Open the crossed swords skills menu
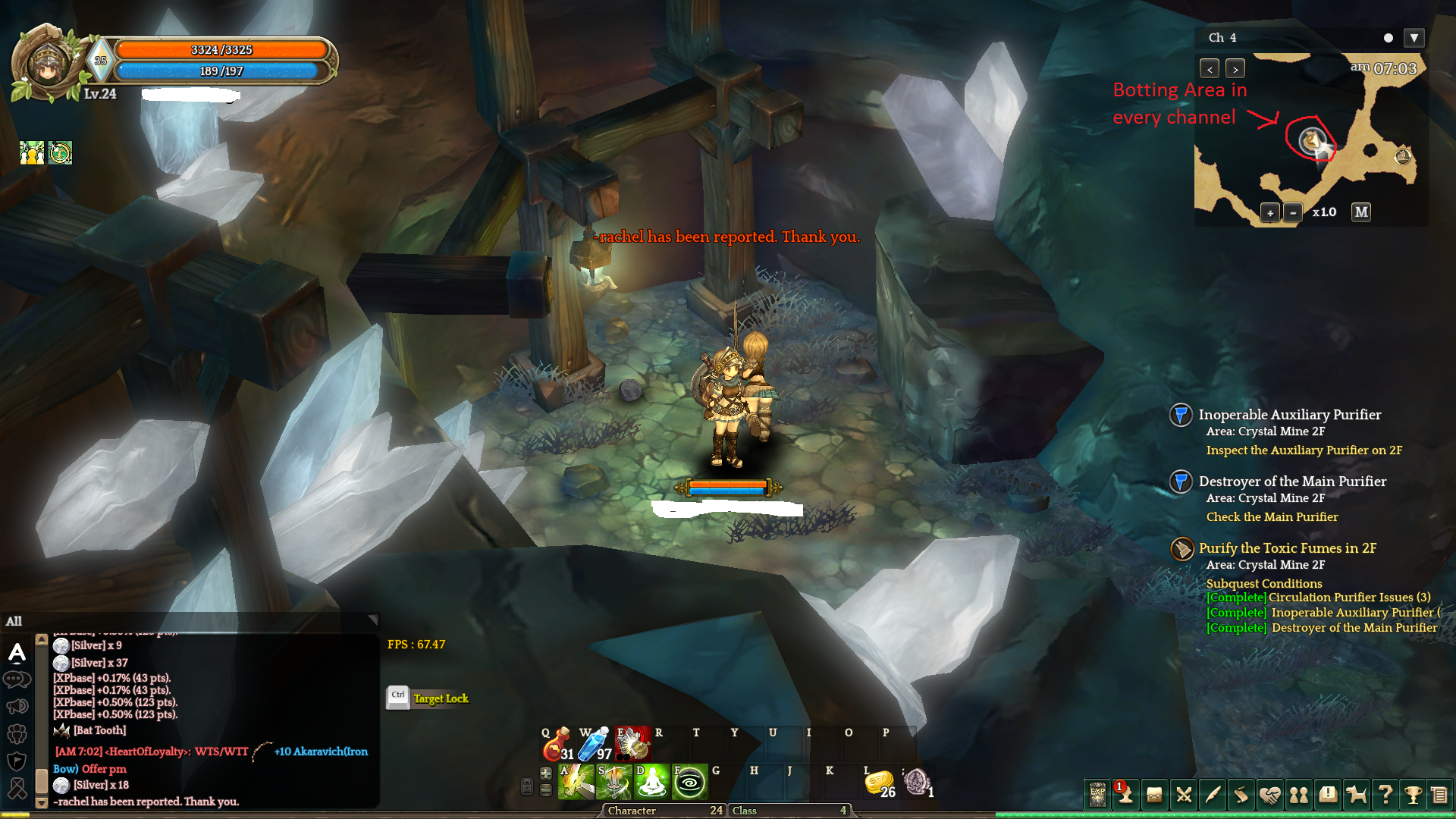Screen dimensions: 1456x819 pos(1184,795)
